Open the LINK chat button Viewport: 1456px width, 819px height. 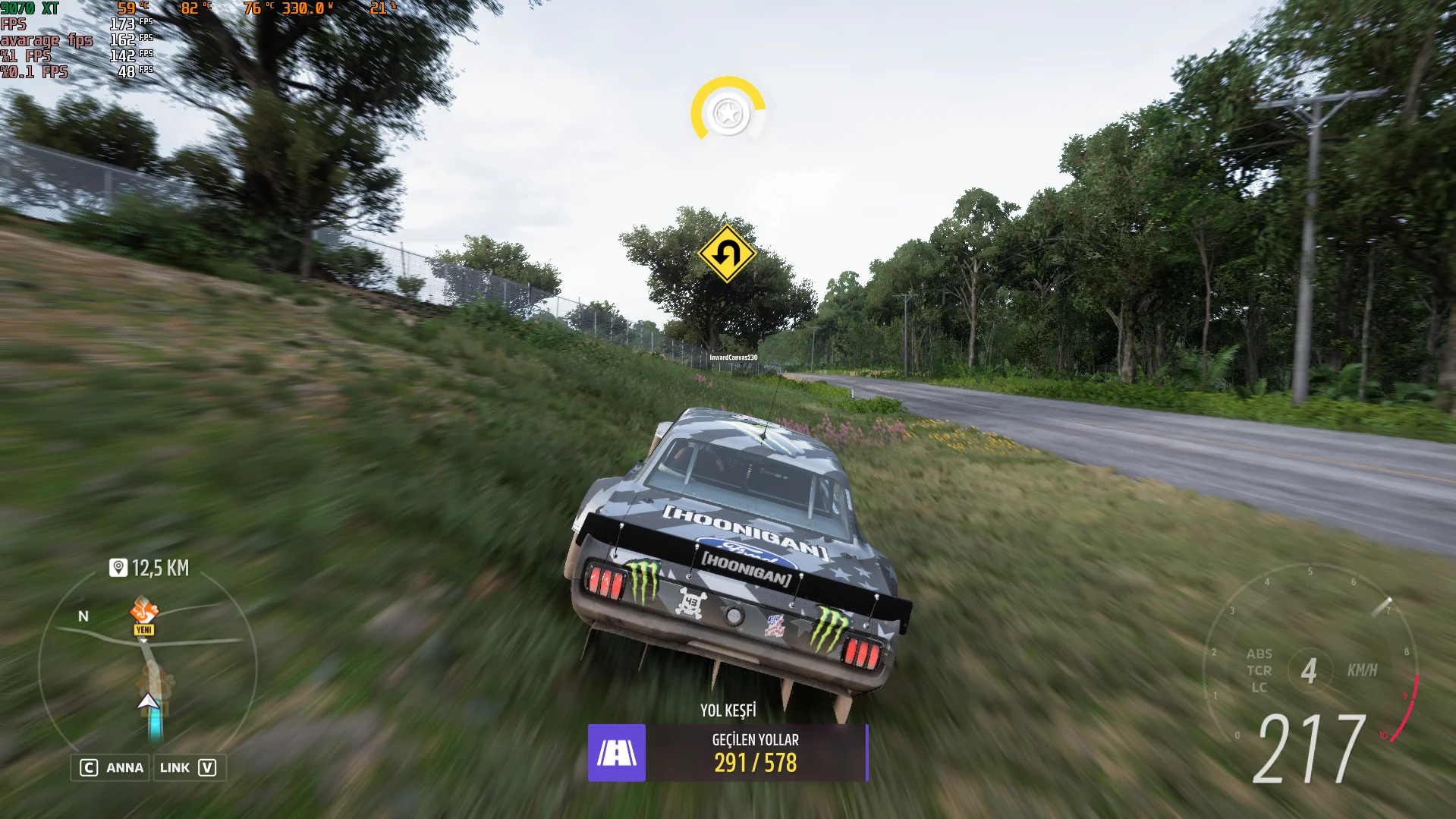[188, 767]
